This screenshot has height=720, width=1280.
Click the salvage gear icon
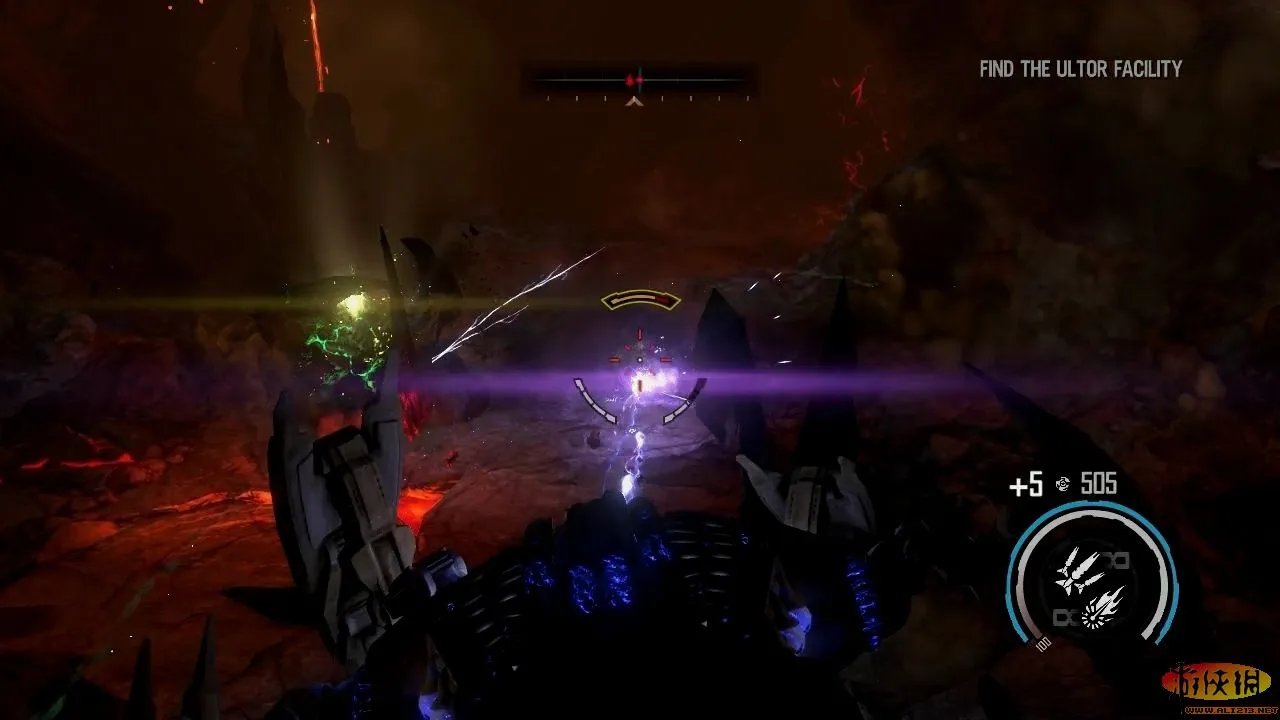tap(1061, 486)
